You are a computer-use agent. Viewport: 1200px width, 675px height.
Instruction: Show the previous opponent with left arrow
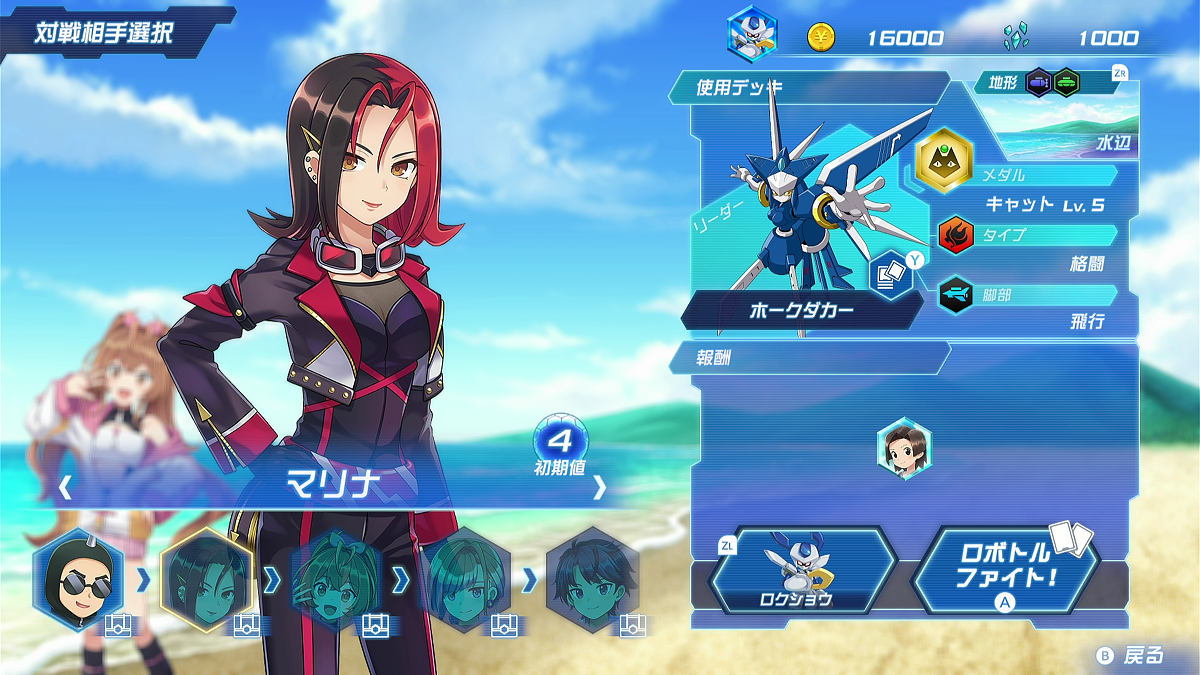tap(65, 488)
